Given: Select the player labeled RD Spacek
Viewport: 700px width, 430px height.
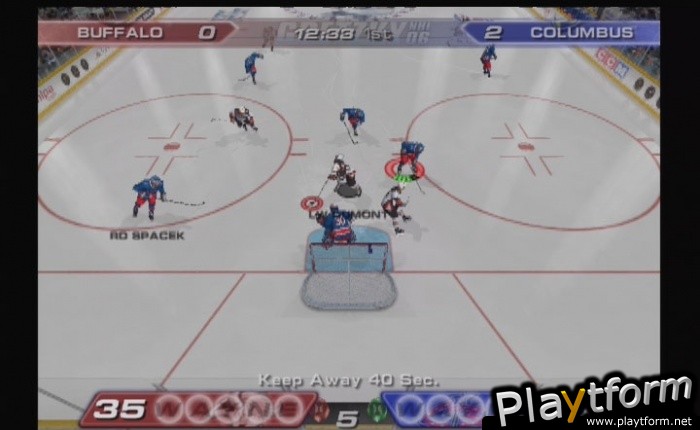Looking at the screenshot, I should coord(148,196).
